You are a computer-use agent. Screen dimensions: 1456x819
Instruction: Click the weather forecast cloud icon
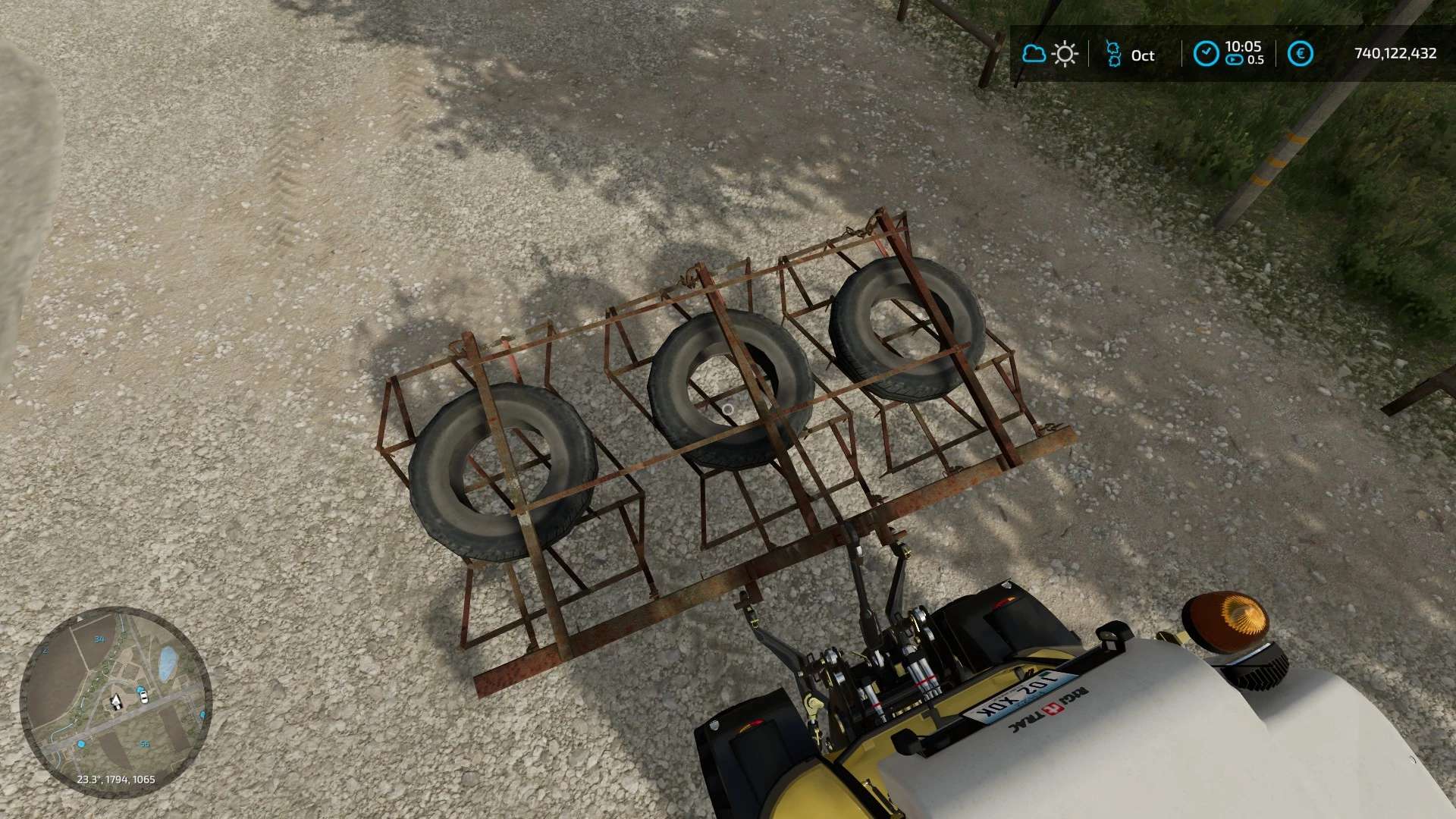pos(1034,54)
